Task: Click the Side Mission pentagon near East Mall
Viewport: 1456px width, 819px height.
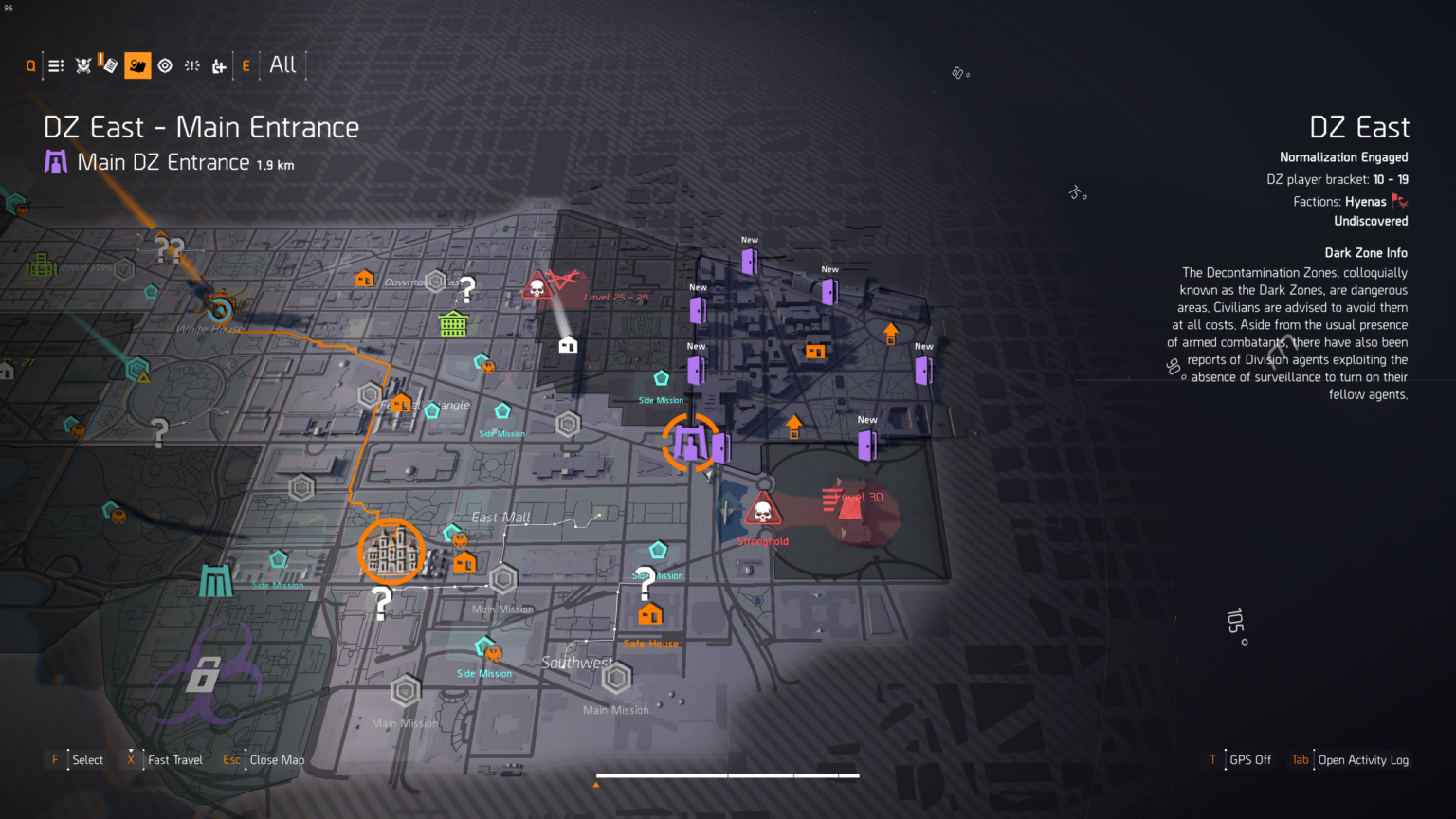Action: (501, 411)
